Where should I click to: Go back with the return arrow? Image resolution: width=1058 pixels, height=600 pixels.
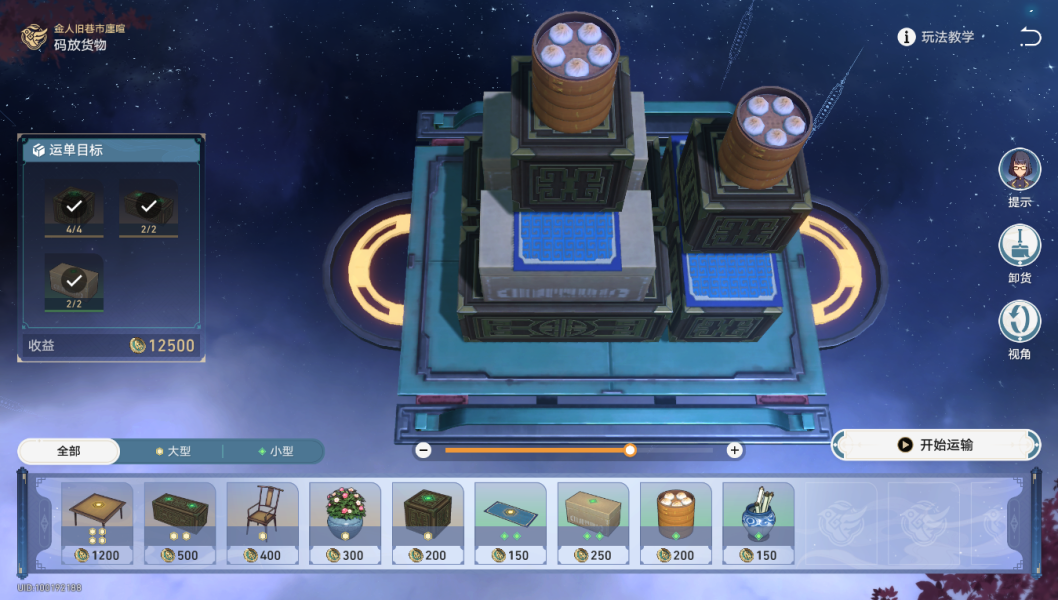[1030, 37]
